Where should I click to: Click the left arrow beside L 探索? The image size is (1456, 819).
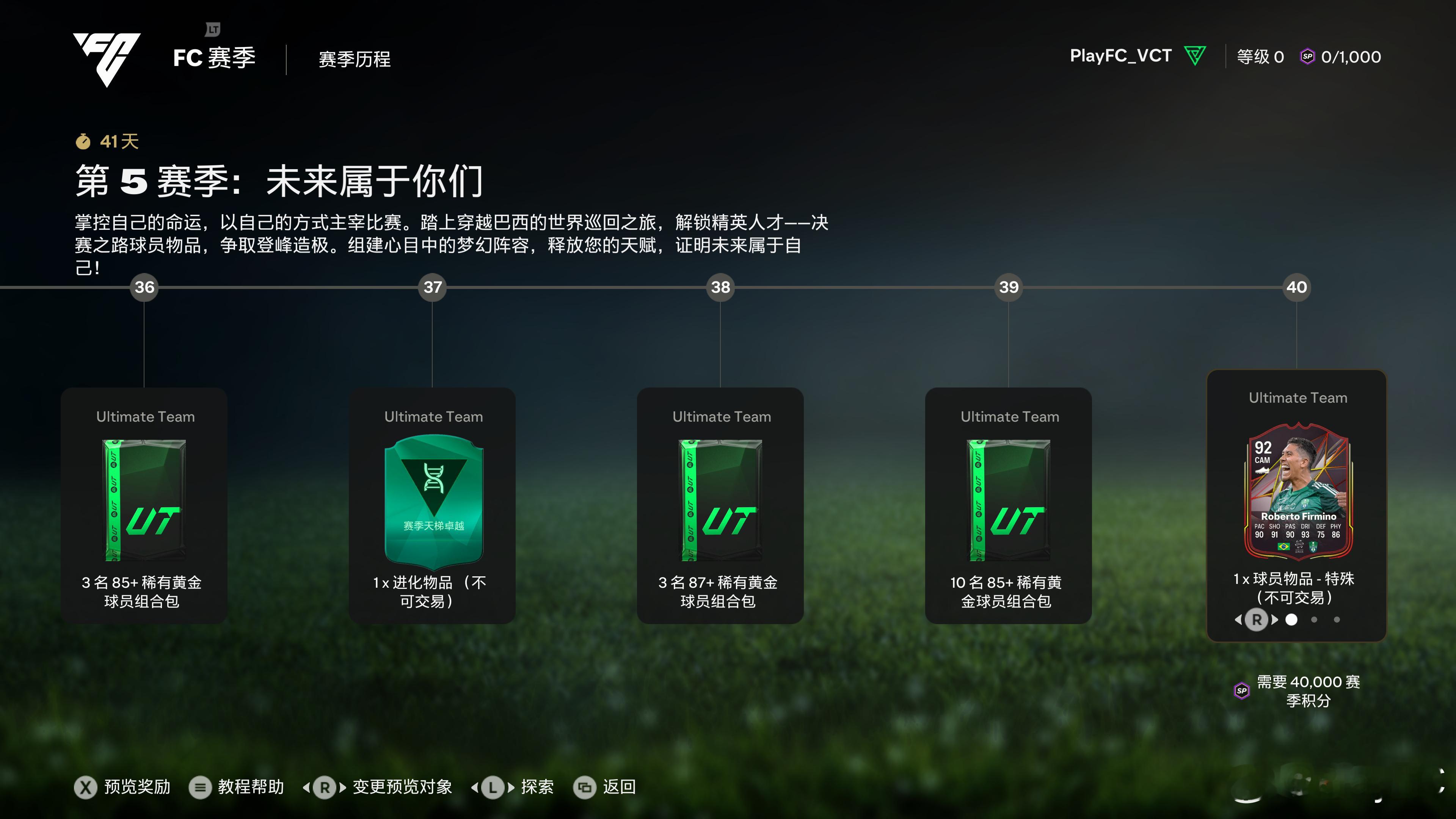pos(475,787)
